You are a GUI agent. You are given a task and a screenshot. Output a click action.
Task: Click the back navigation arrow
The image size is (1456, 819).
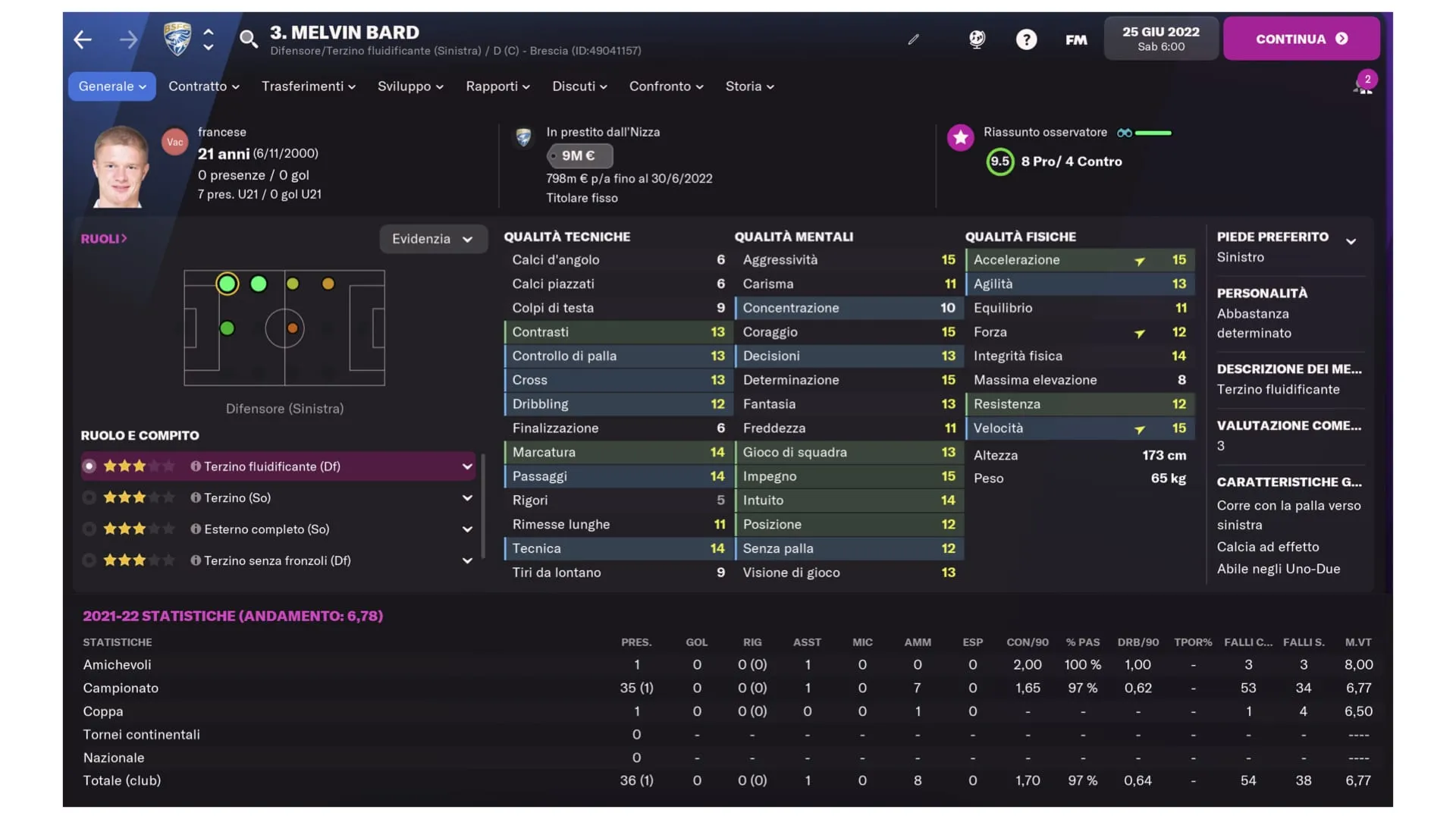pos(82,39)
